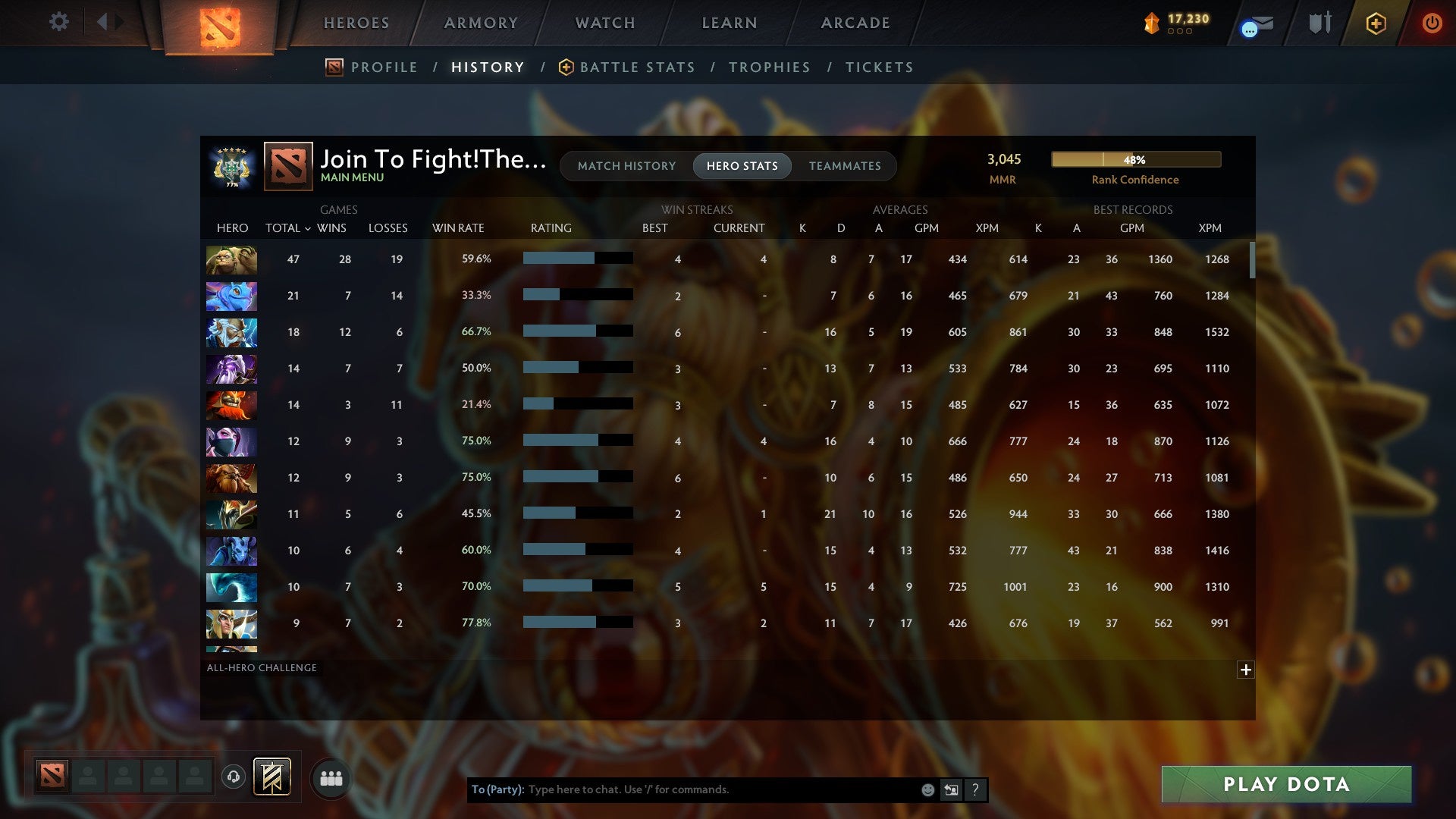Image resolution: width=1456 pixels, height=819 pixels.
Task: Switch to the Match History tab
Action: (626, 165)
